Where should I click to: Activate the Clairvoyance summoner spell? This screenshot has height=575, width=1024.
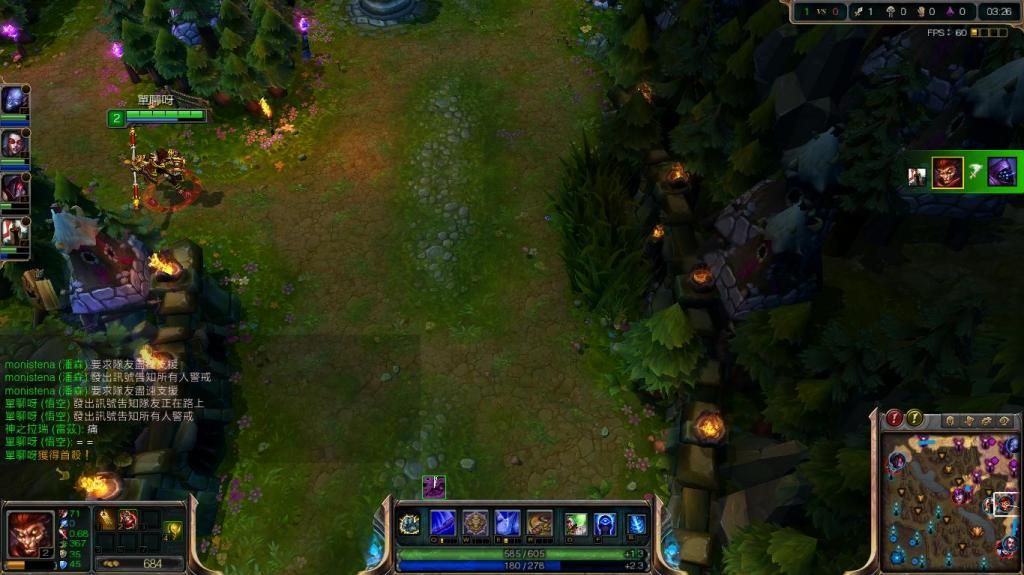tap(606, 524)
